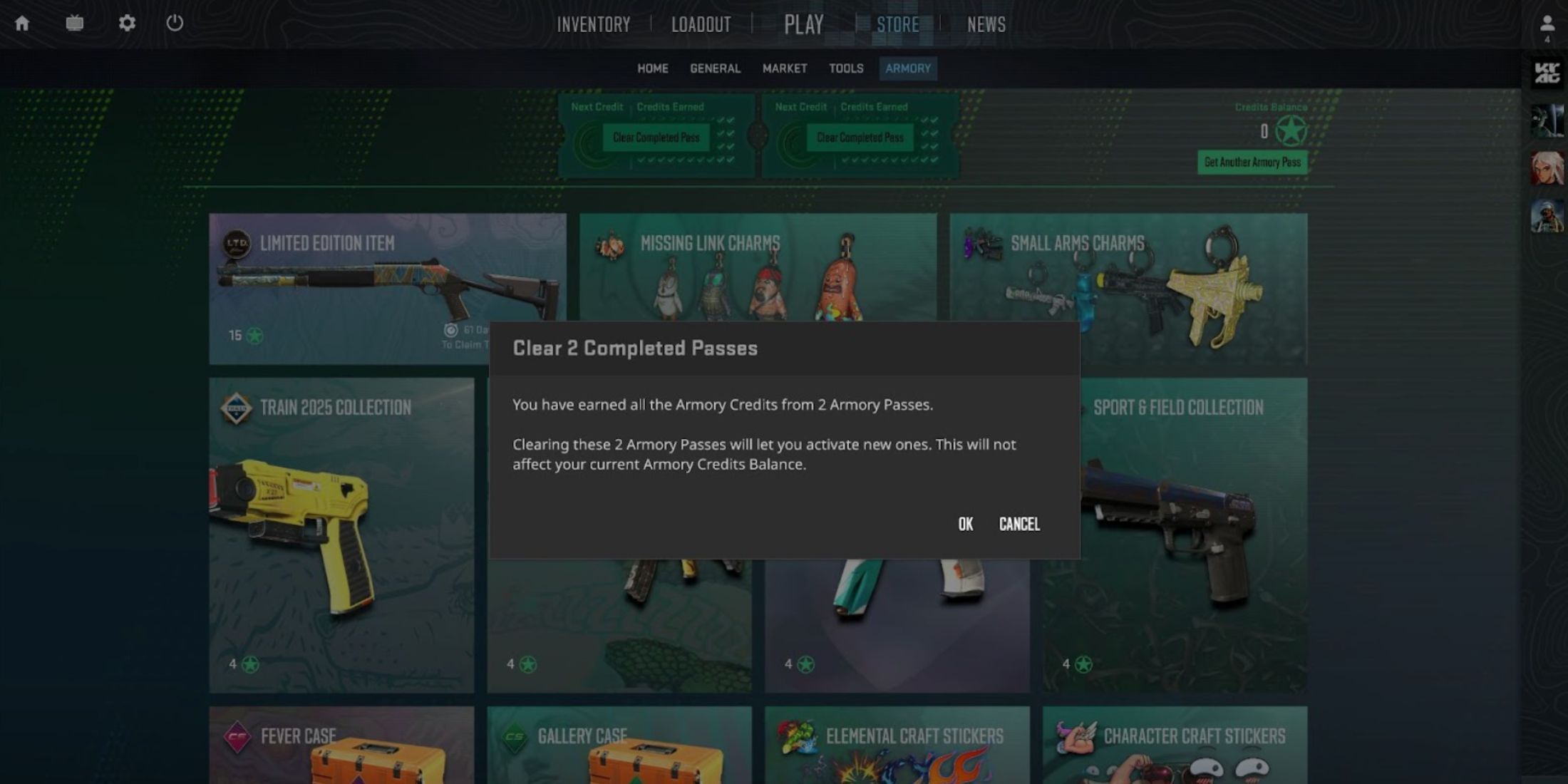Switch to the INVENTORY menu
The height and width of the screenshot is (784, 1568).
click(x=594, y=24)
